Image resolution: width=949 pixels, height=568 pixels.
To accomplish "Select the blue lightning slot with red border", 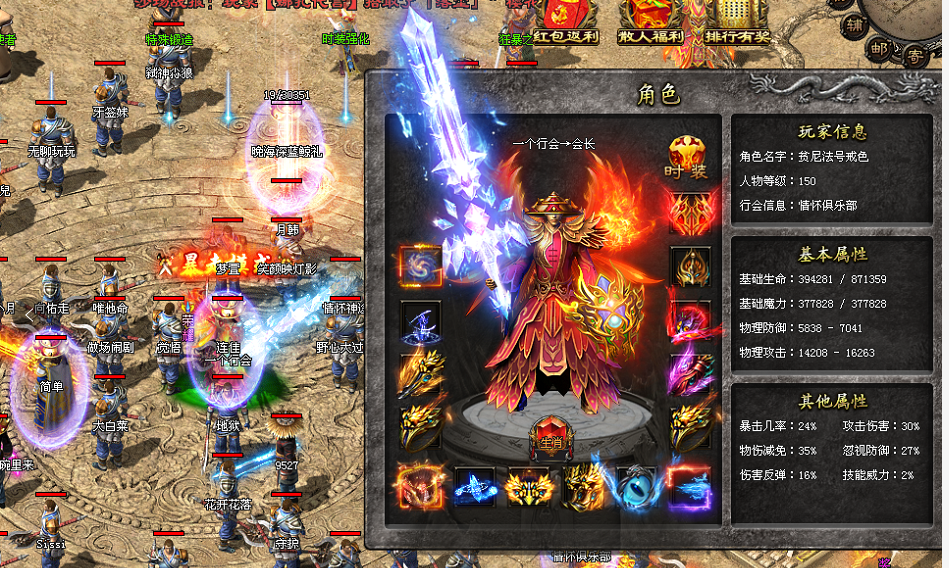I will 689,487.
